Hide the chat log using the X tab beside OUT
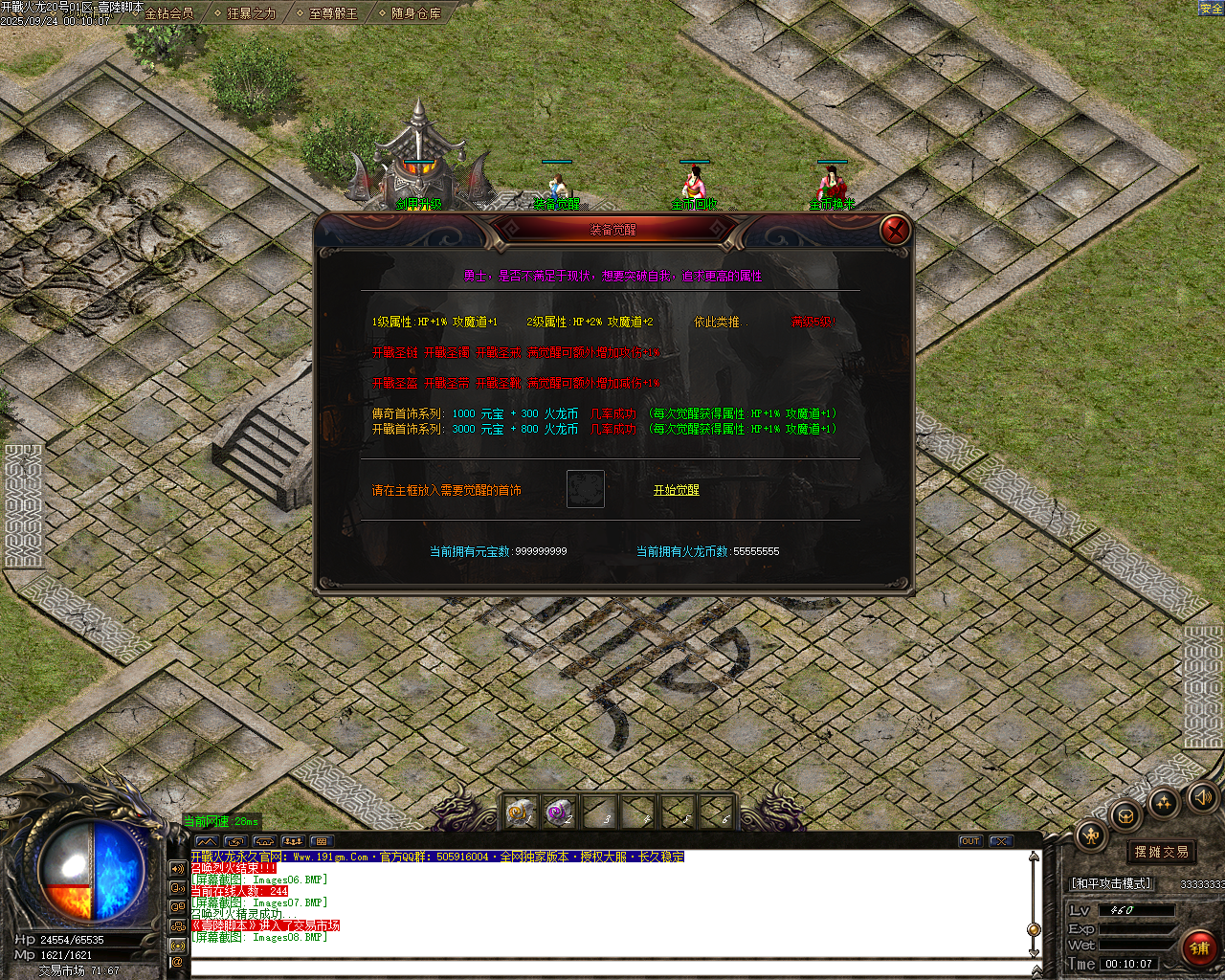Screen dimensions: 1225x980 [x=1001, y=841]
